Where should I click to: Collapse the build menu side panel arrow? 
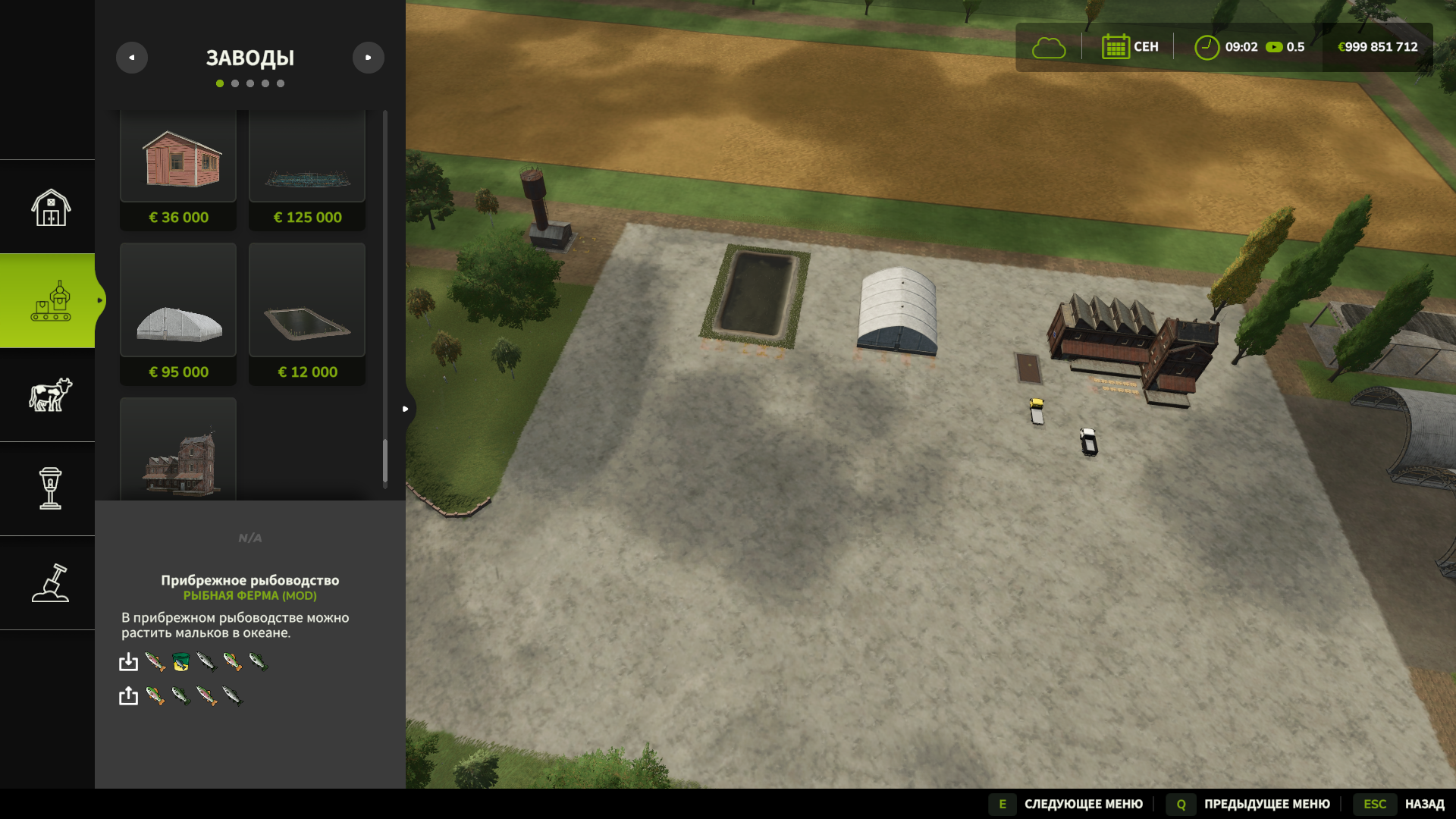[406, 409]
